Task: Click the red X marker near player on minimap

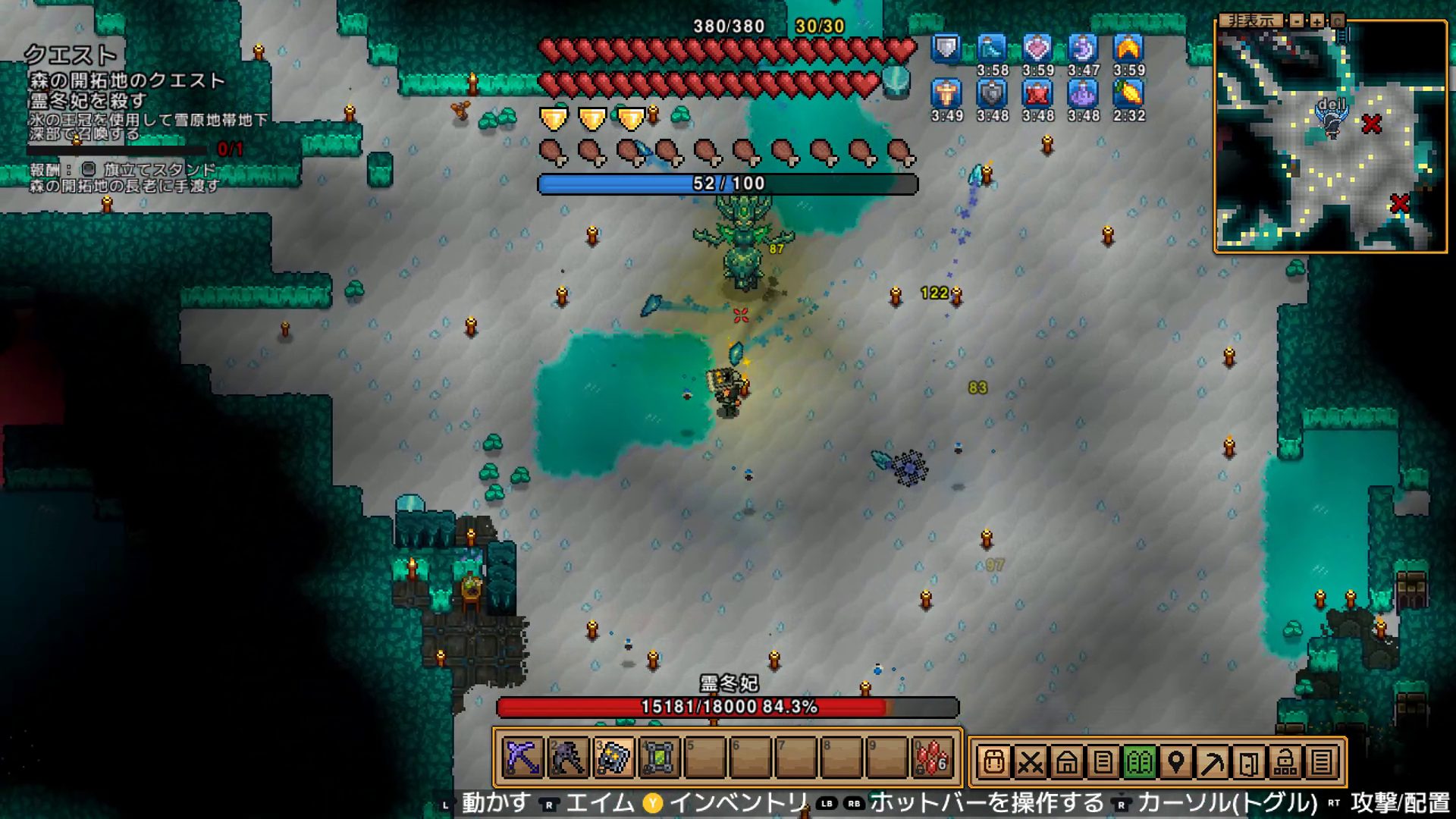Action: coord(1371,124)
